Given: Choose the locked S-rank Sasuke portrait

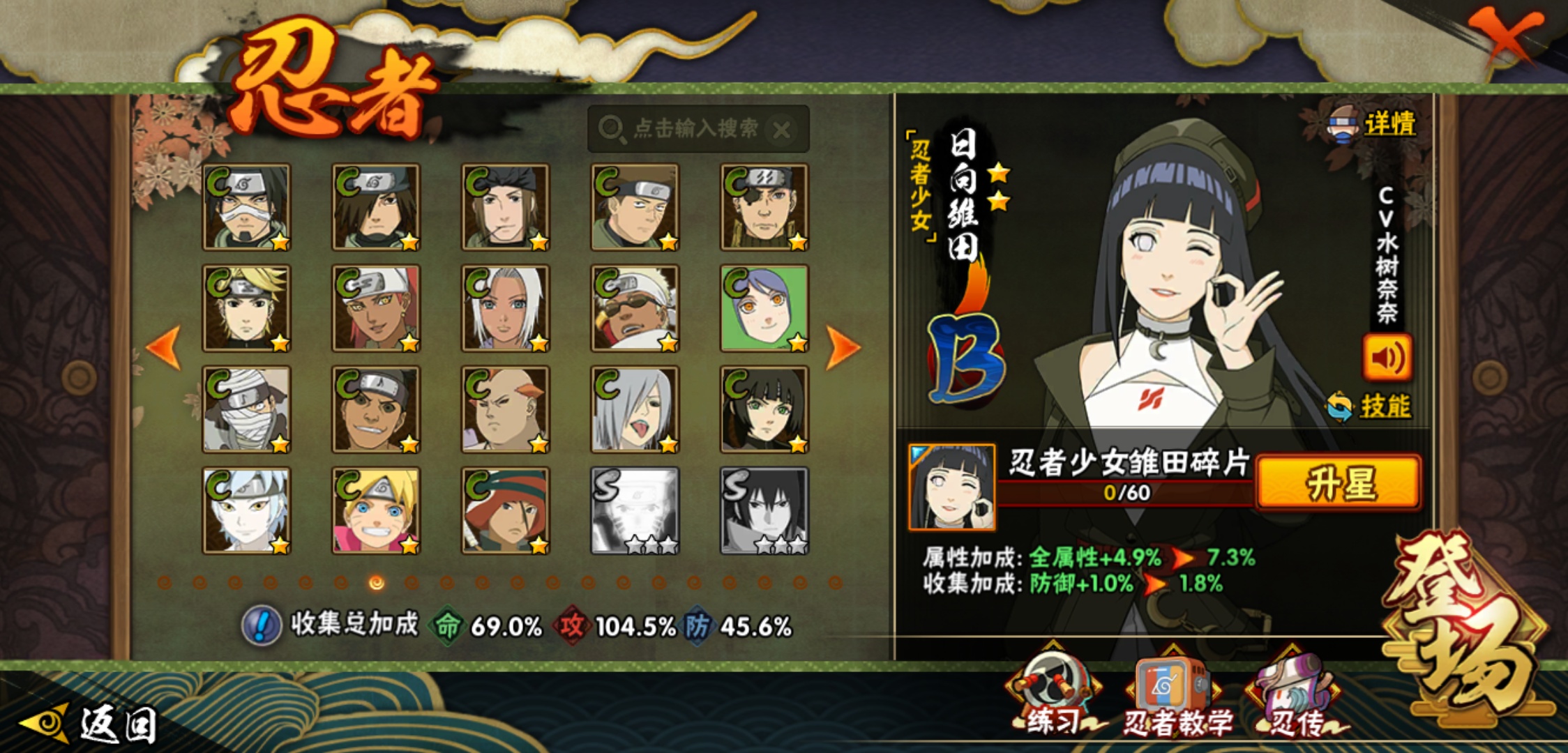Looking at the screenshot, I should coord(764,510).
